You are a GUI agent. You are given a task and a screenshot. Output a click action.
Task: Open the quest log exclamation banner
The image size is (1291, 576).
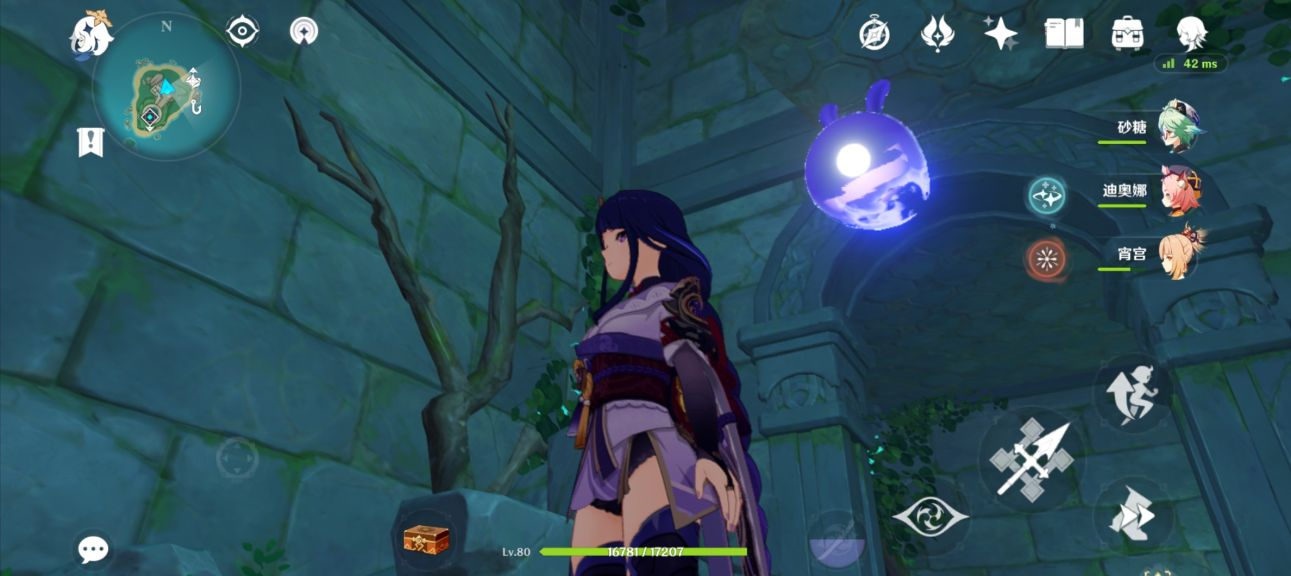91,142
